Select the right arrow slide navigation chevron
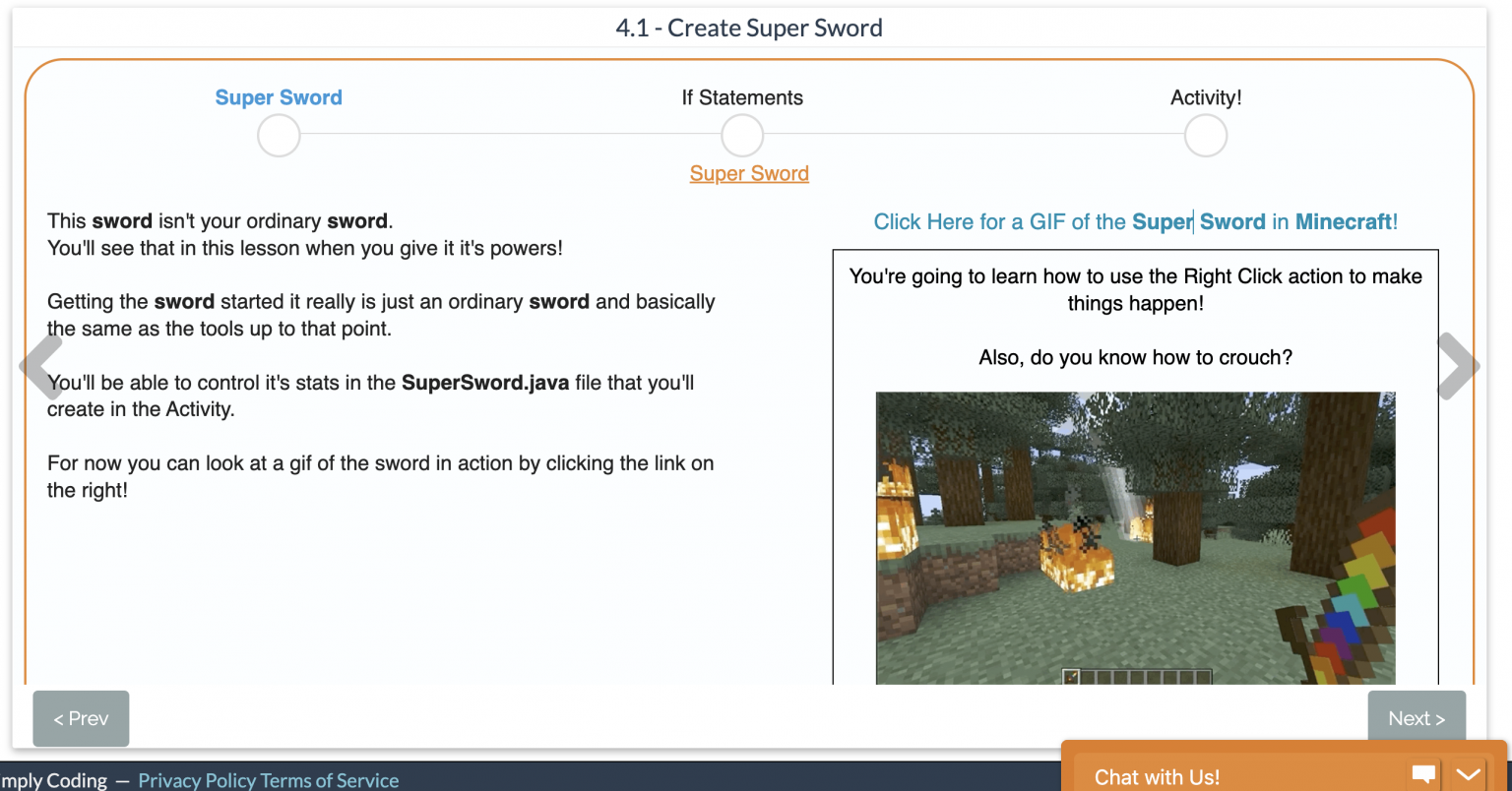 pos(1458,365)
